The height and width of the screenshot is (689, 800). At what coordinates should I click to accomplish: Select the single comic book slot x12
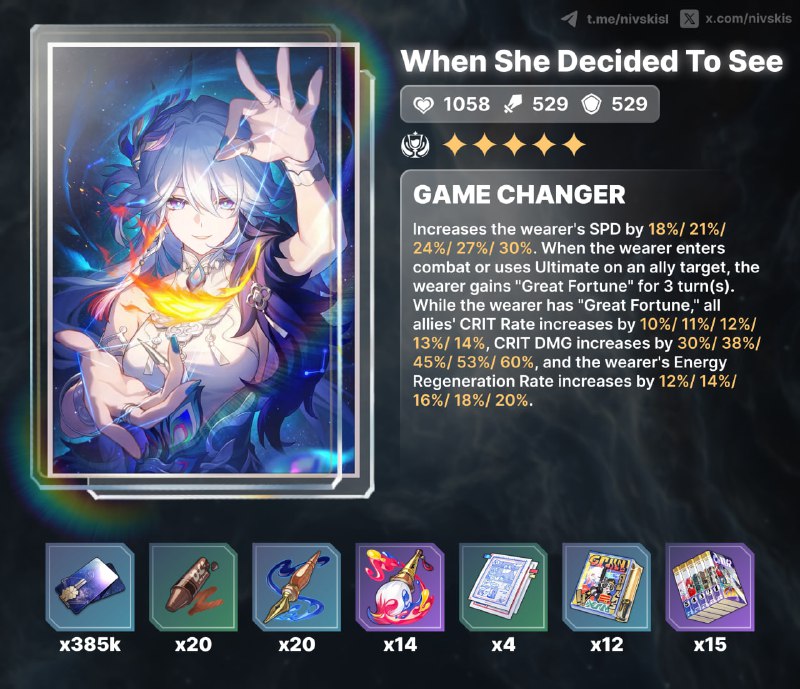pyautogui.click(x=607, y=587)
